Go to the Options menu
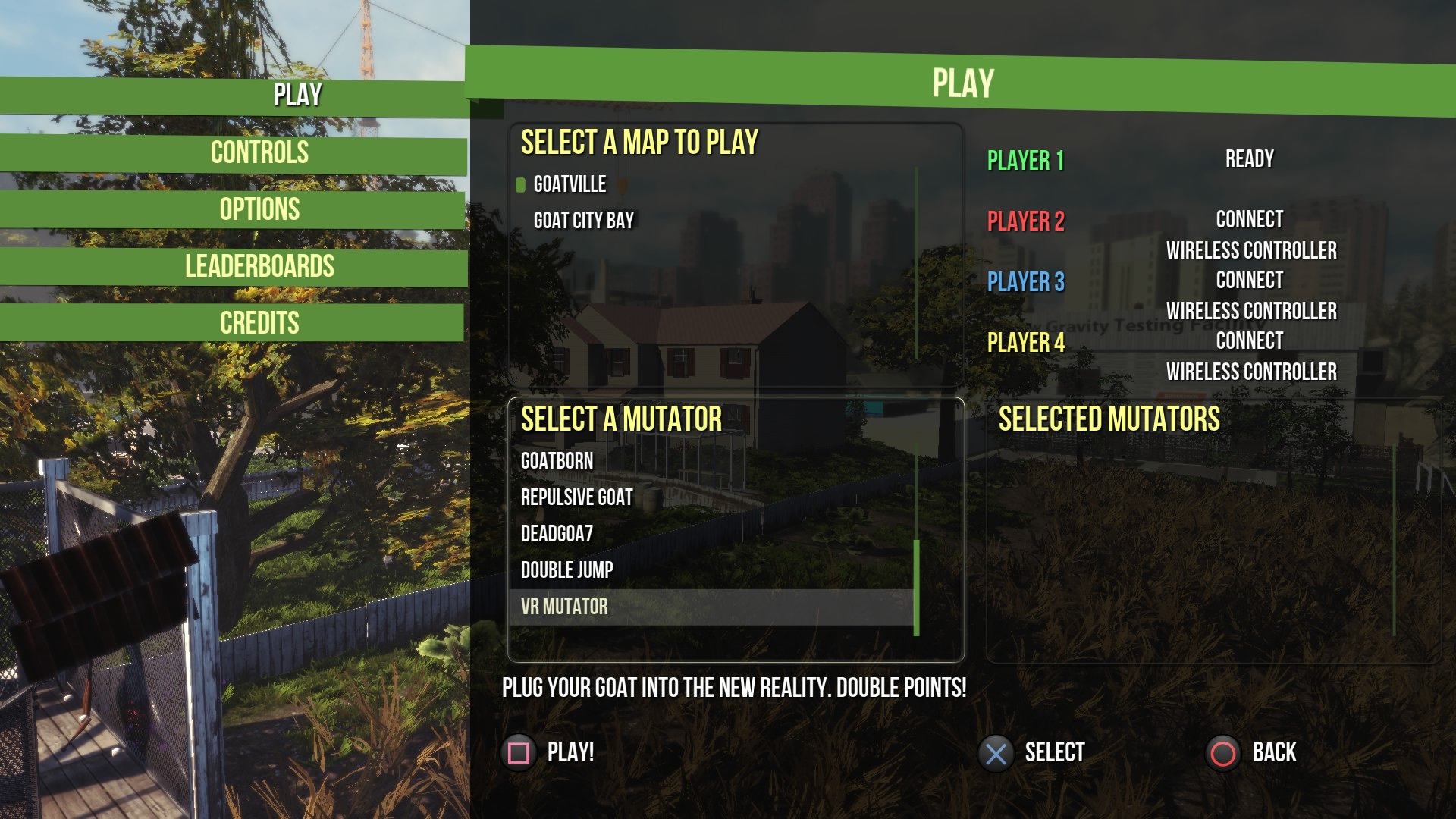The height and width of the screenshot is (819, 1456). pos(259,210)
